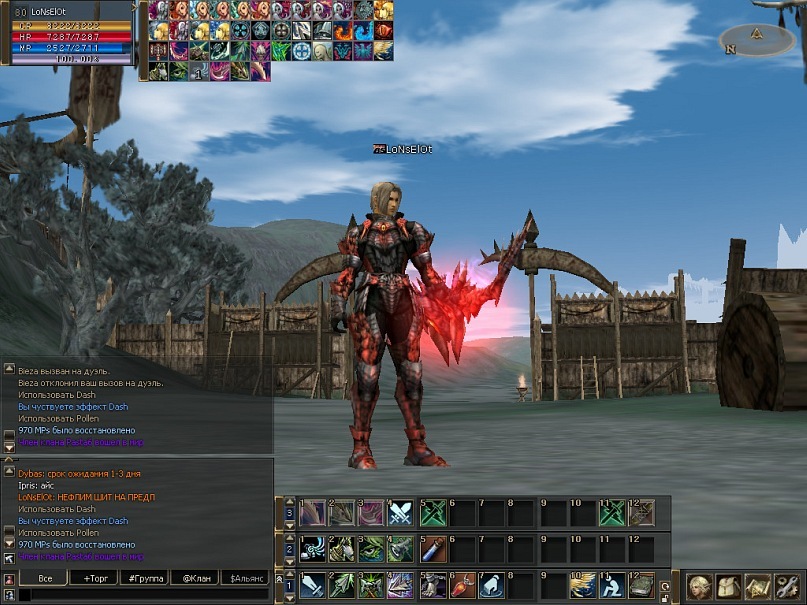Open the $Альянс alliance chat tab
This screenshot has width=807, height=605.
246,578
